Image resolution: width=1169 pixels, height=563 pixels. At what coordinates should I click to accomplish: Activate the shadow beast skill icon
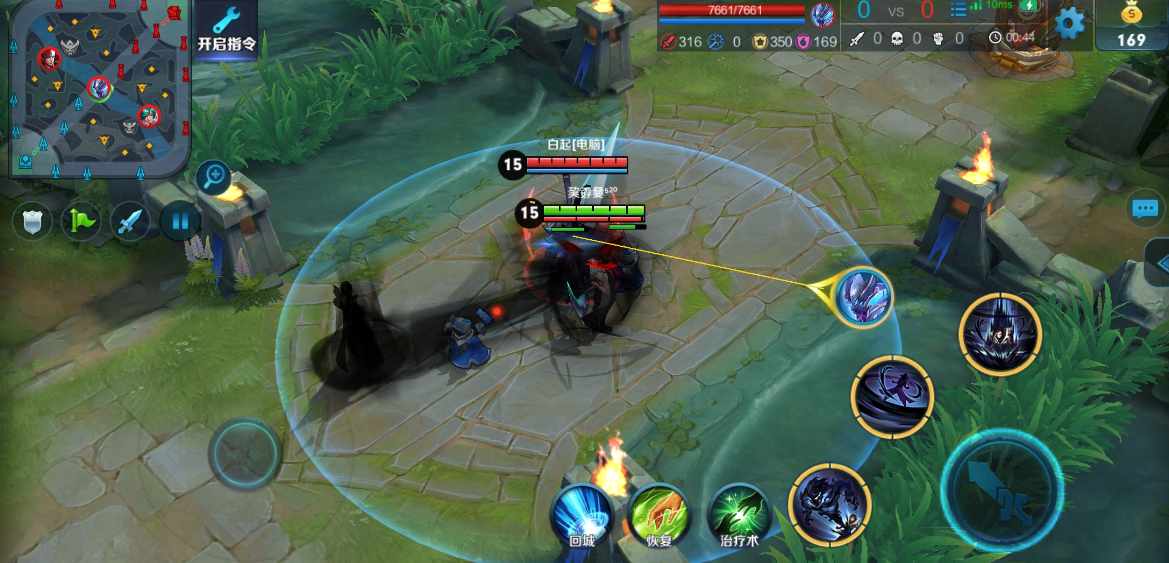point(829,505)
